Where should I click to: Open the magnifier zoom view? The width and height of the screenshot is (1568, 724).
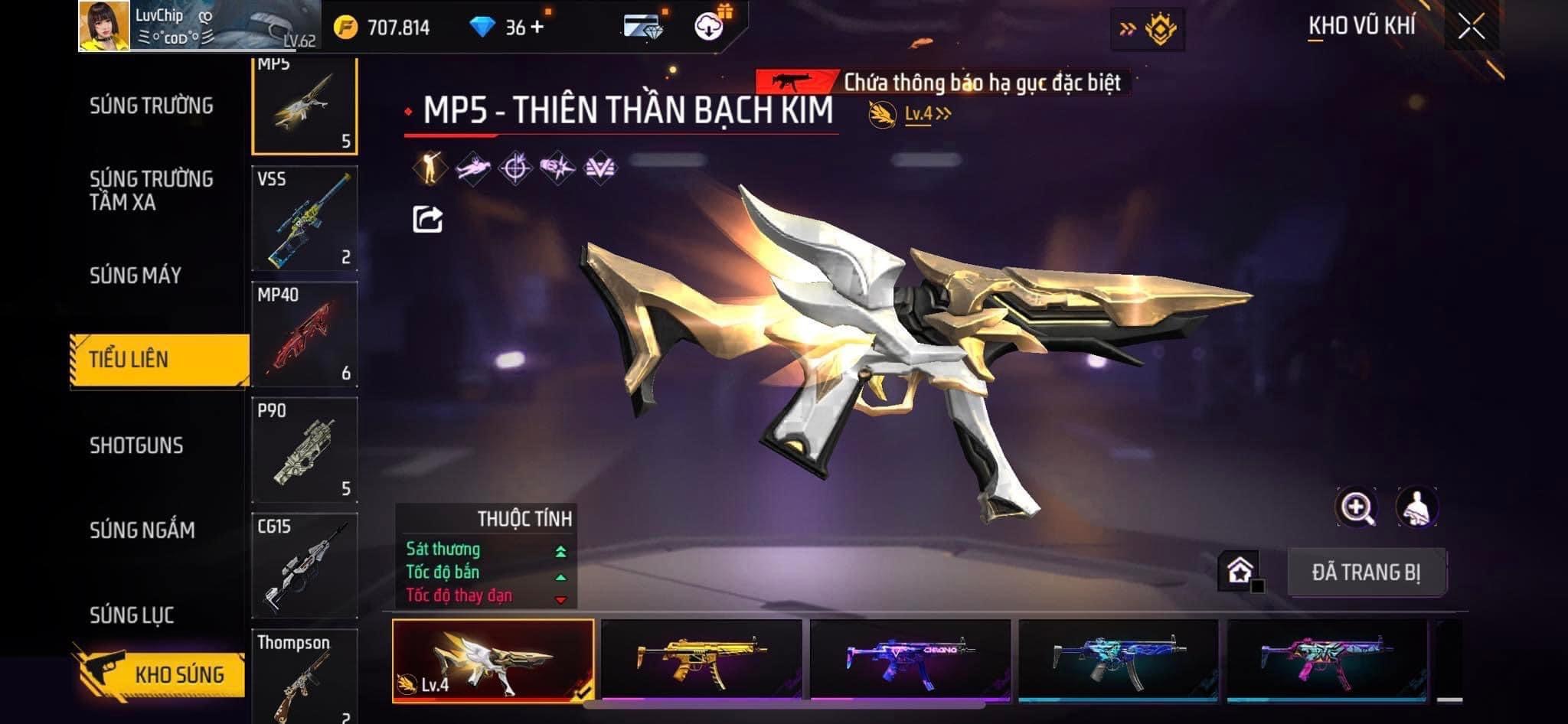1356,507
